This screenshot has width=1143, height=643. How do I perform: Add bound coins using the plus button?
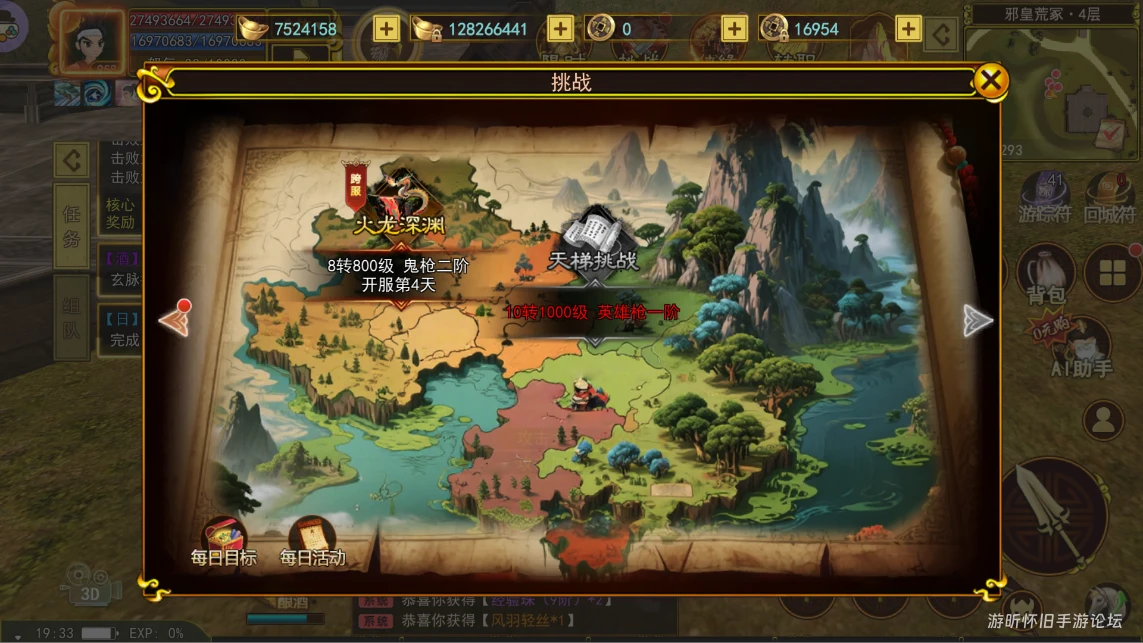908,29
